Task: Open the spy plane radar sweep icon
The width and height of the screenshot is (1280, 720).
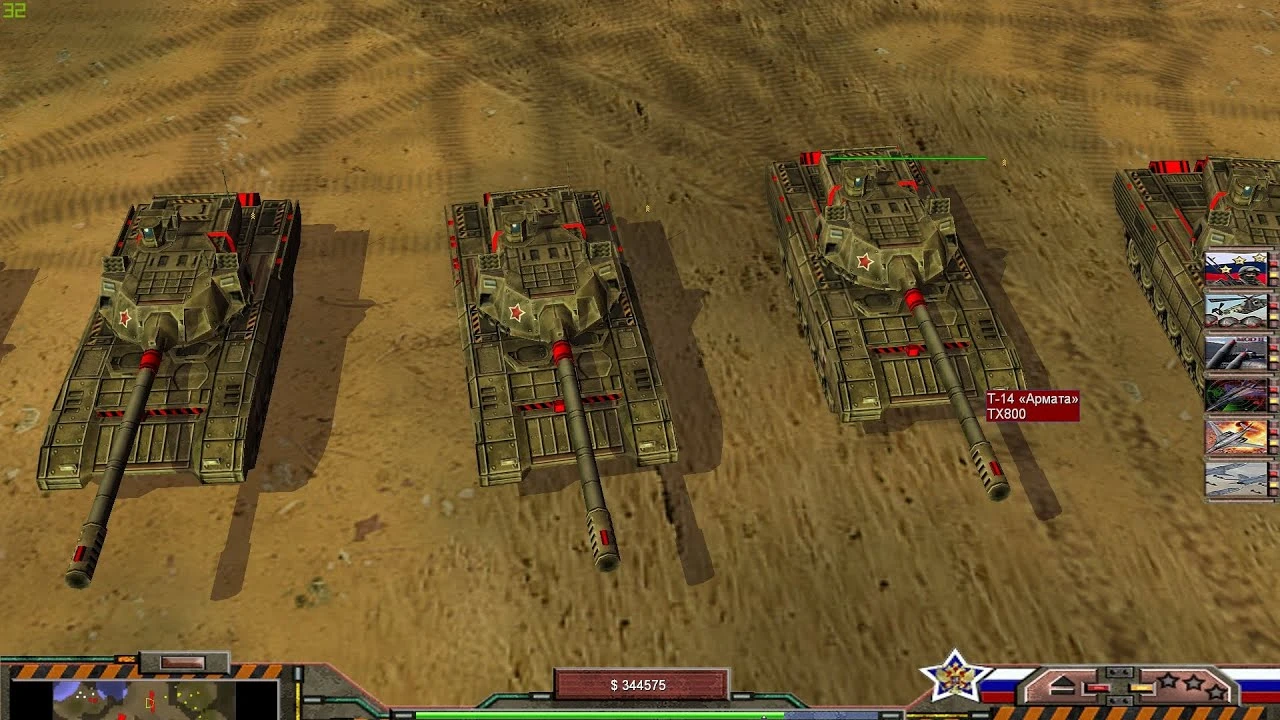Action: (x=1234, y=395)
